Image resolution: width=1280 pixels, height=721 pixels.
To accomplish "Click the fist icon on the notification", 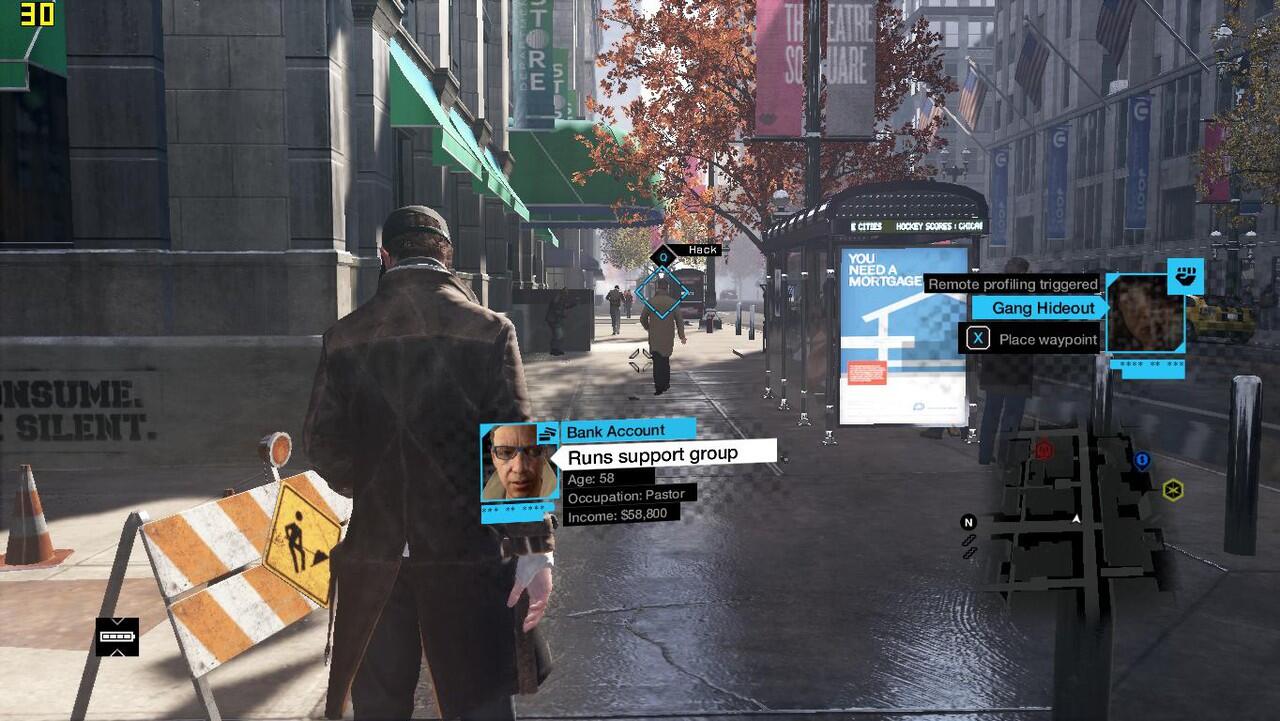I will click(1185, 275).
